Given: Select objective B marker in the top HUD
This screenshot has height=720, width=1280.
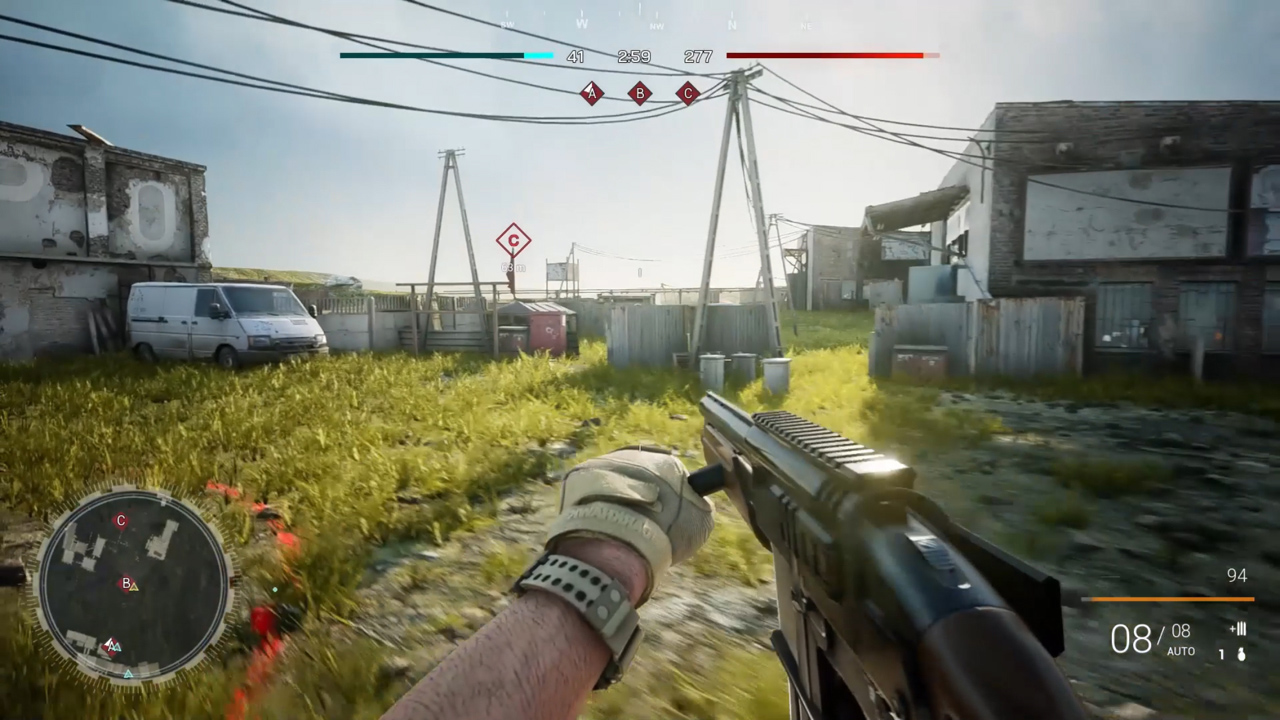Looking at the screenshot, I should click(x=639, y=93).
